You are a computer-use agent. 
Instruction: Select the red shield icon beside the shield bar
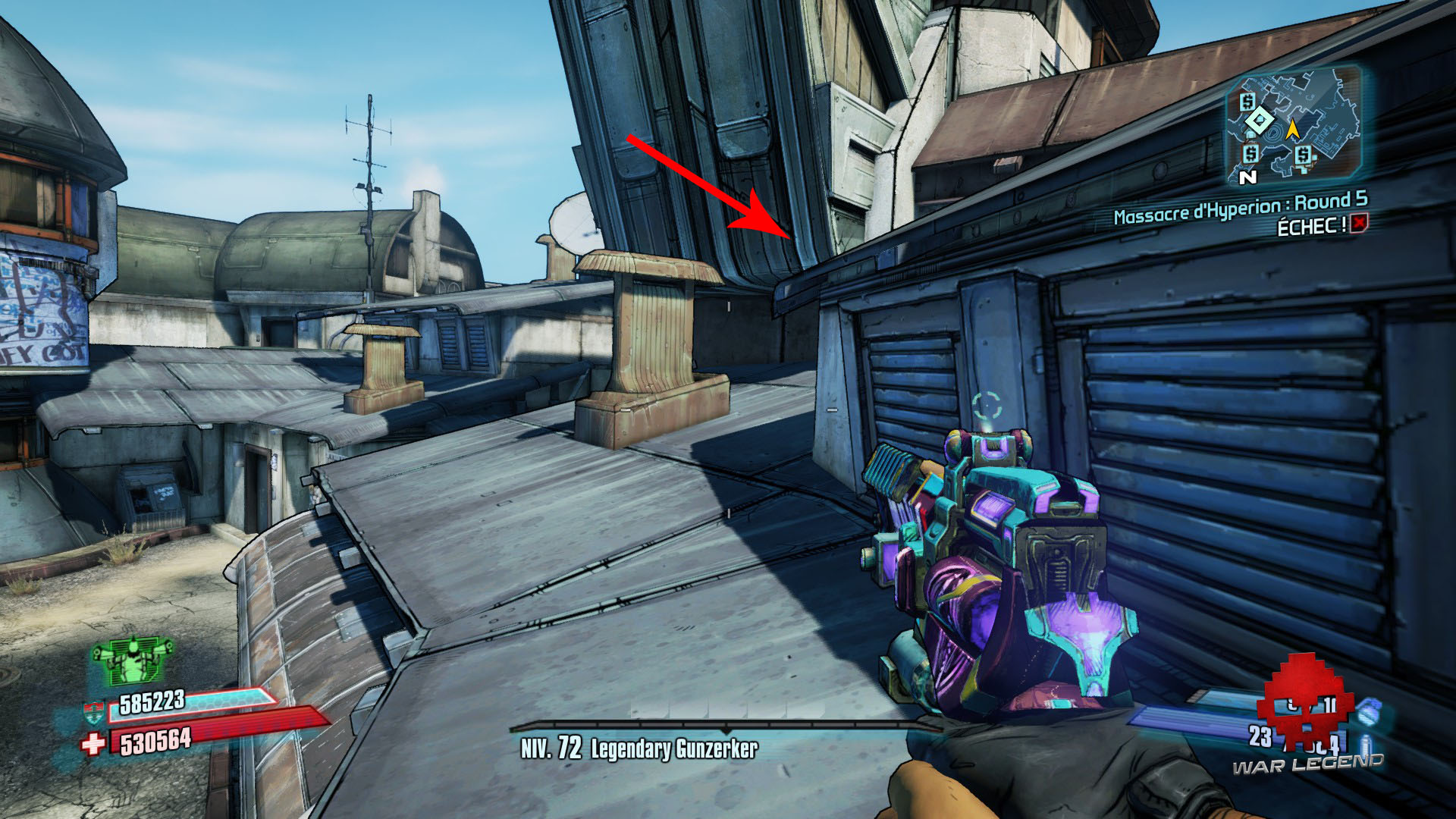coord(94,711)
